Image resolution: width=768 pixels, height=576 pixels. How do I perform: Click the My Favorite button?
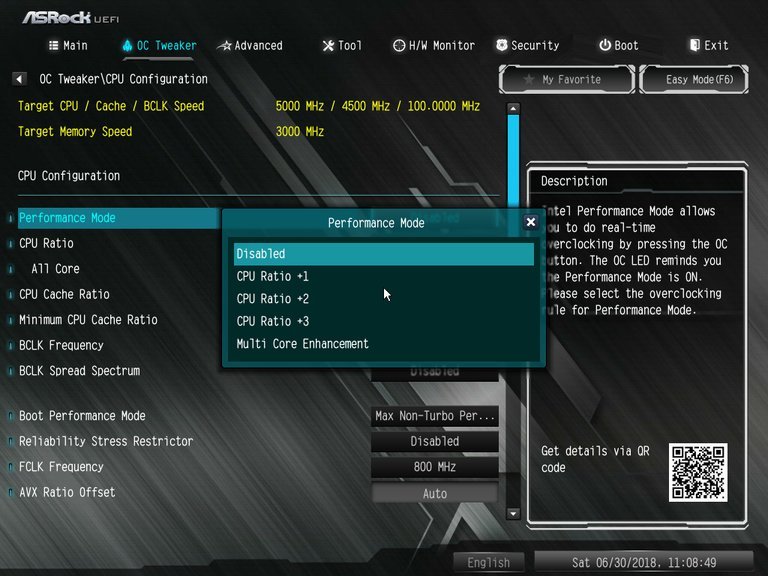[566, 79]
